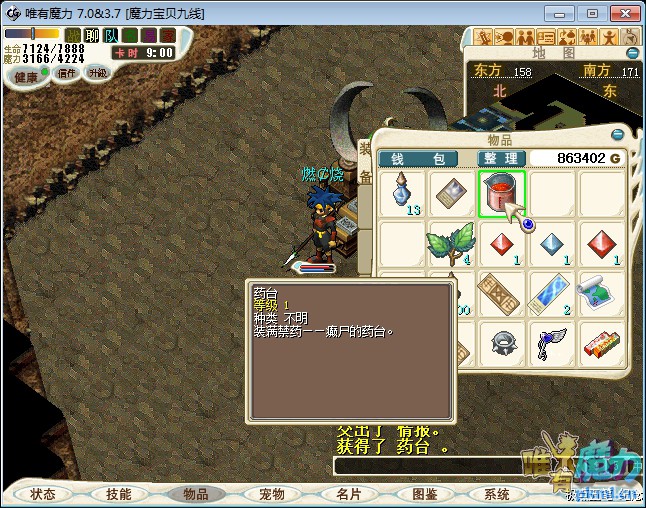Select the rolled map scroll item
The height and width of the screenshot is (508, 646).
[601, 293]
